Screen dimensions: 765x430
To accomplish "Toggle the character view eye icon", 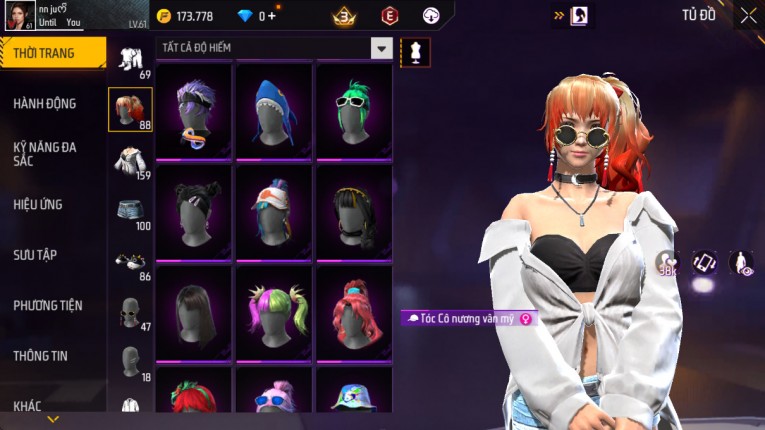I will point(741,263).
